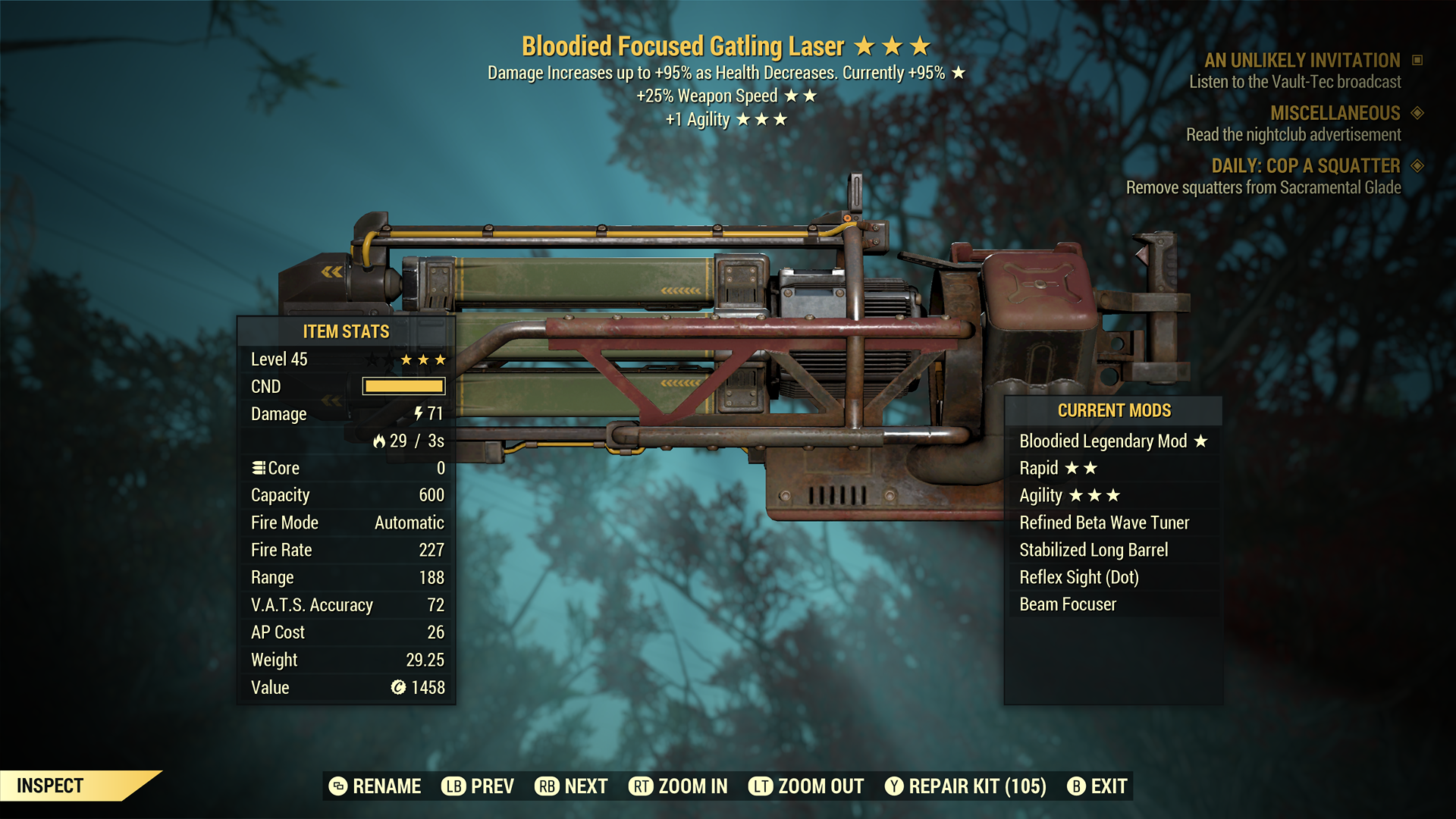
Task: Exit the inspect screen
Action: [x=1097, y=786]
